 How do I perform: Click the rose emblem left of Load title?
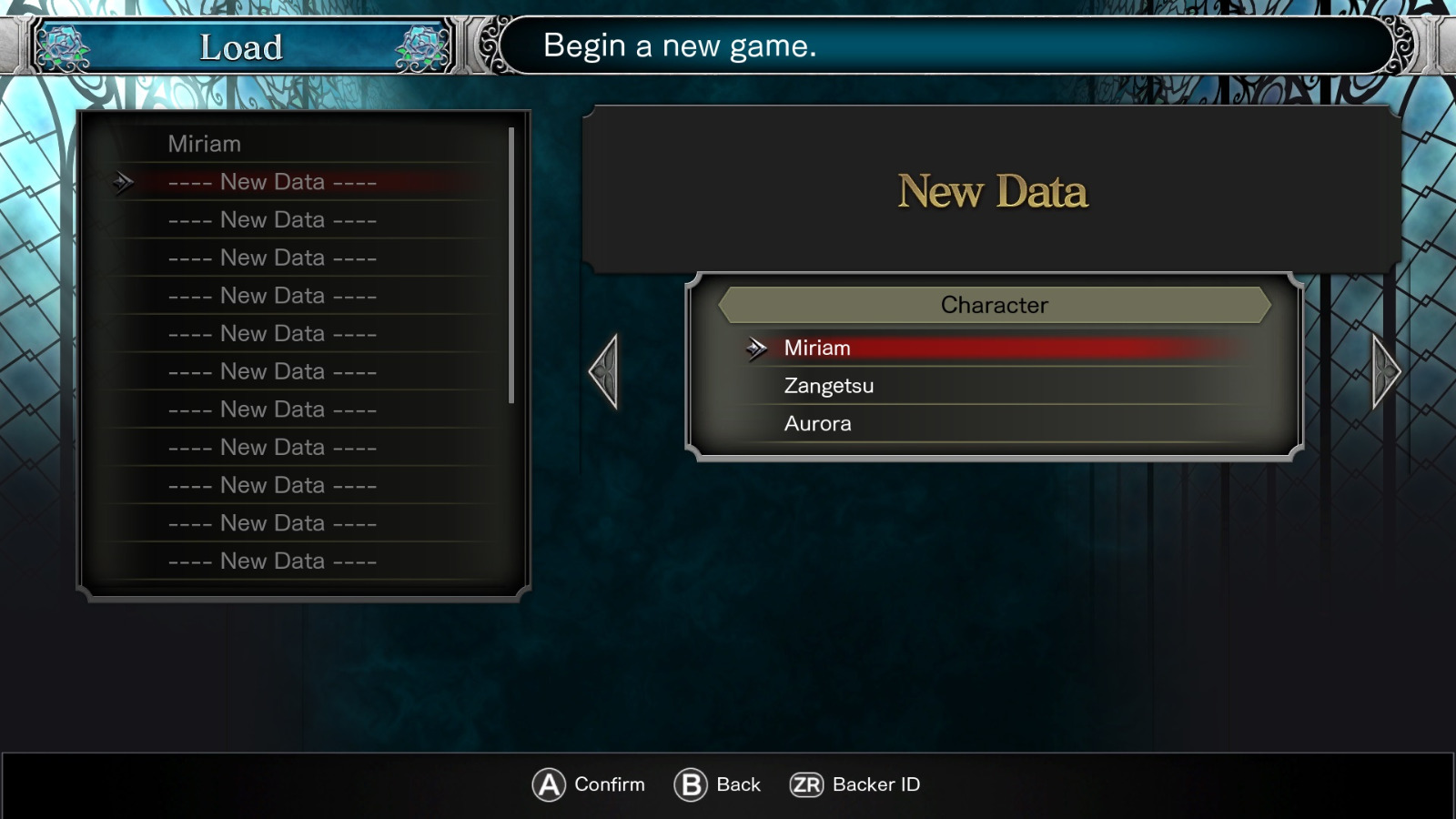[66, 44]
